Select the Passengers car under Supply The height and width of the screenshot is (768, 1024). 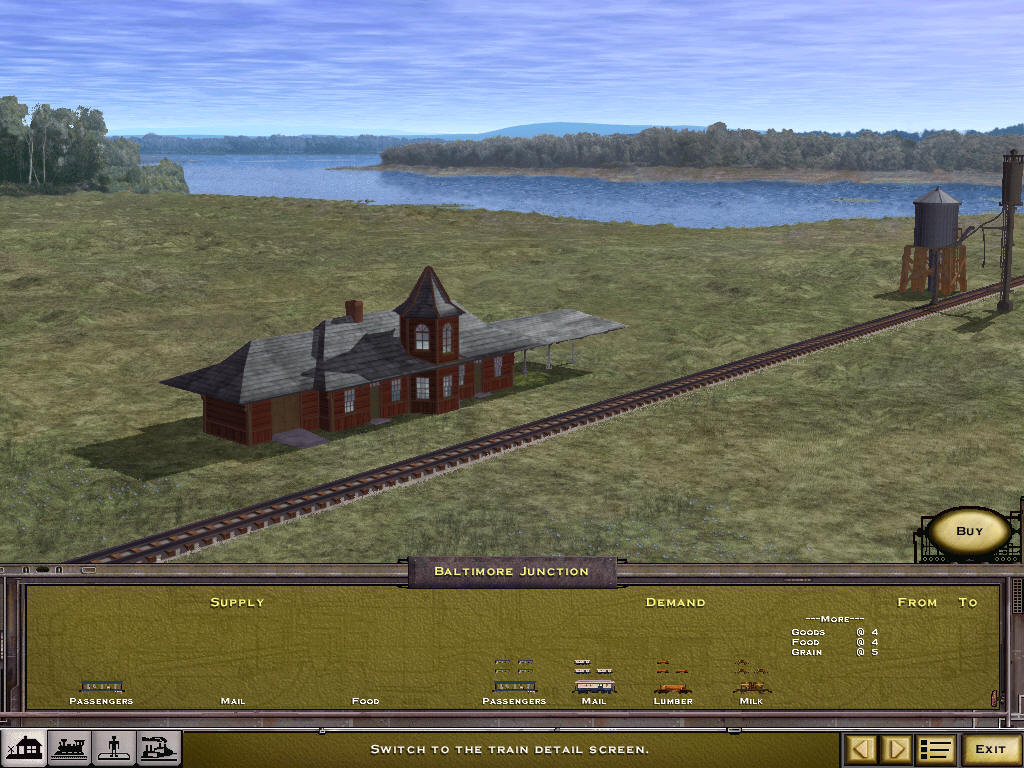tap(101, 687)
